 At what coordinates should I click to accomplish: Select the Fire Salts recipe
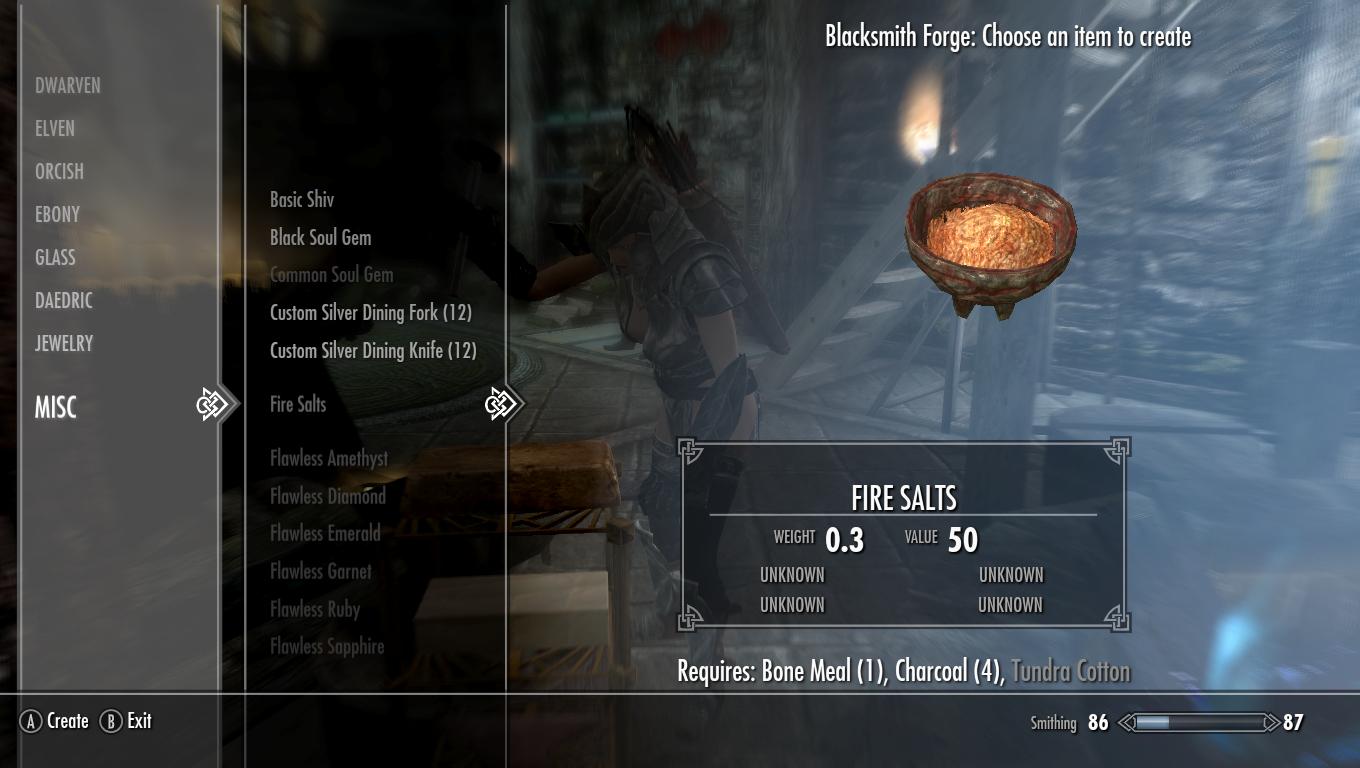pyautogui.click(x=298, y=405)
